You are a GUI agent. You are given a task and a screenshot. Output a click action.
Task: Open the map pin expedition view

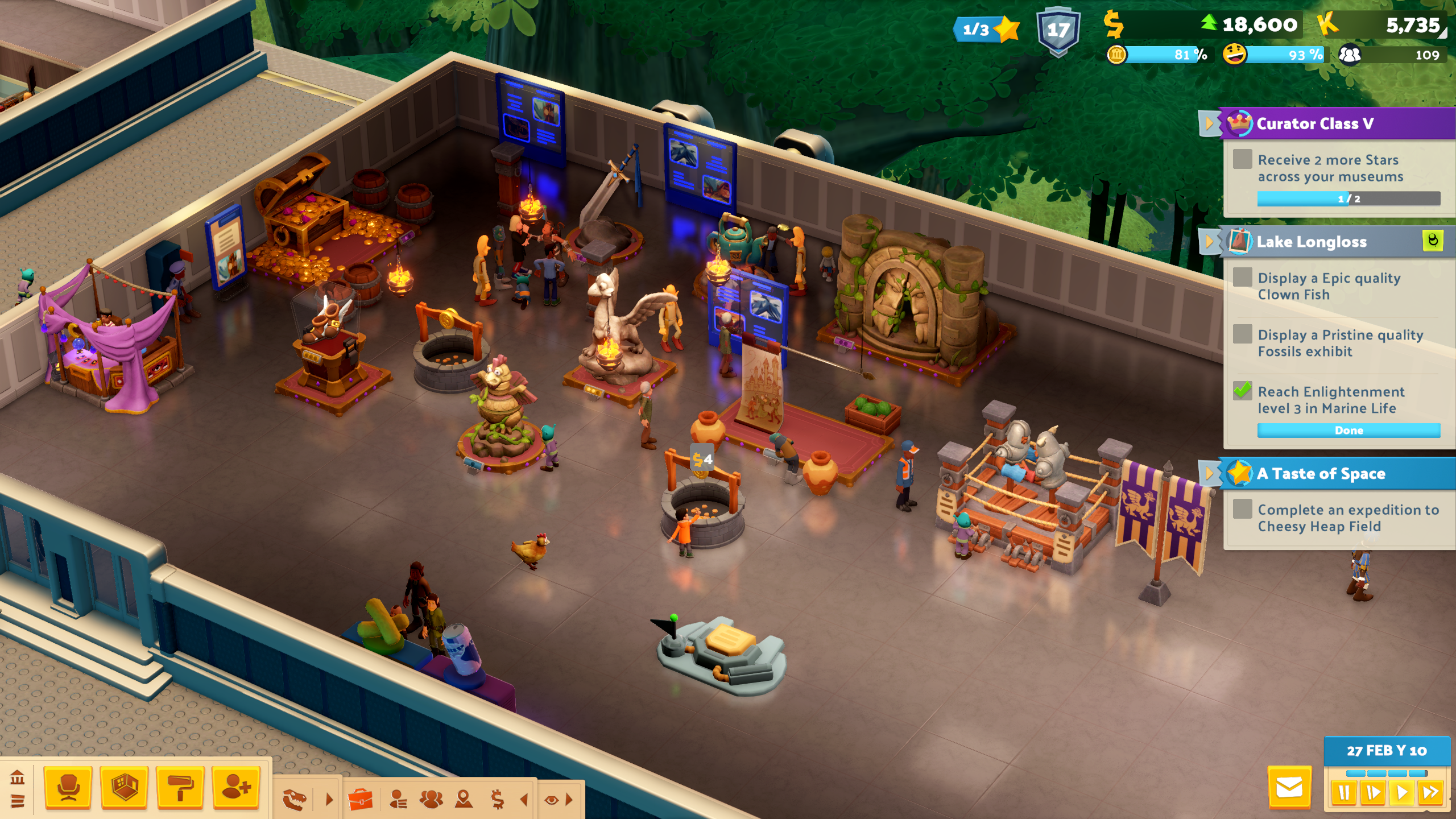464,800
